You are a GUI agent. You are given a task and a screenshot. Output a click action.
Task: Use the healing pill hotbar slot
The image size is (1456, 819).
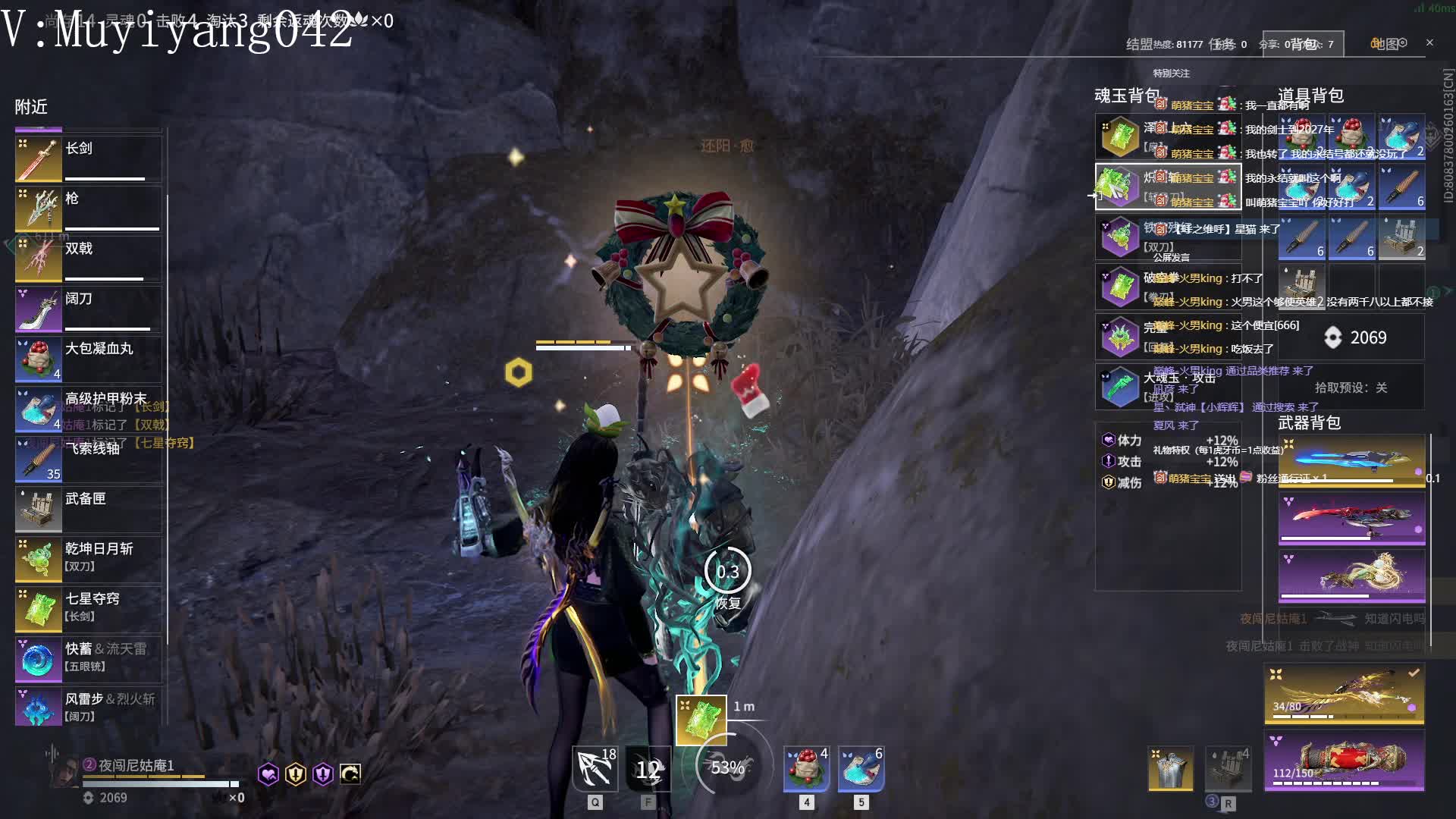[x=806, y=768]
